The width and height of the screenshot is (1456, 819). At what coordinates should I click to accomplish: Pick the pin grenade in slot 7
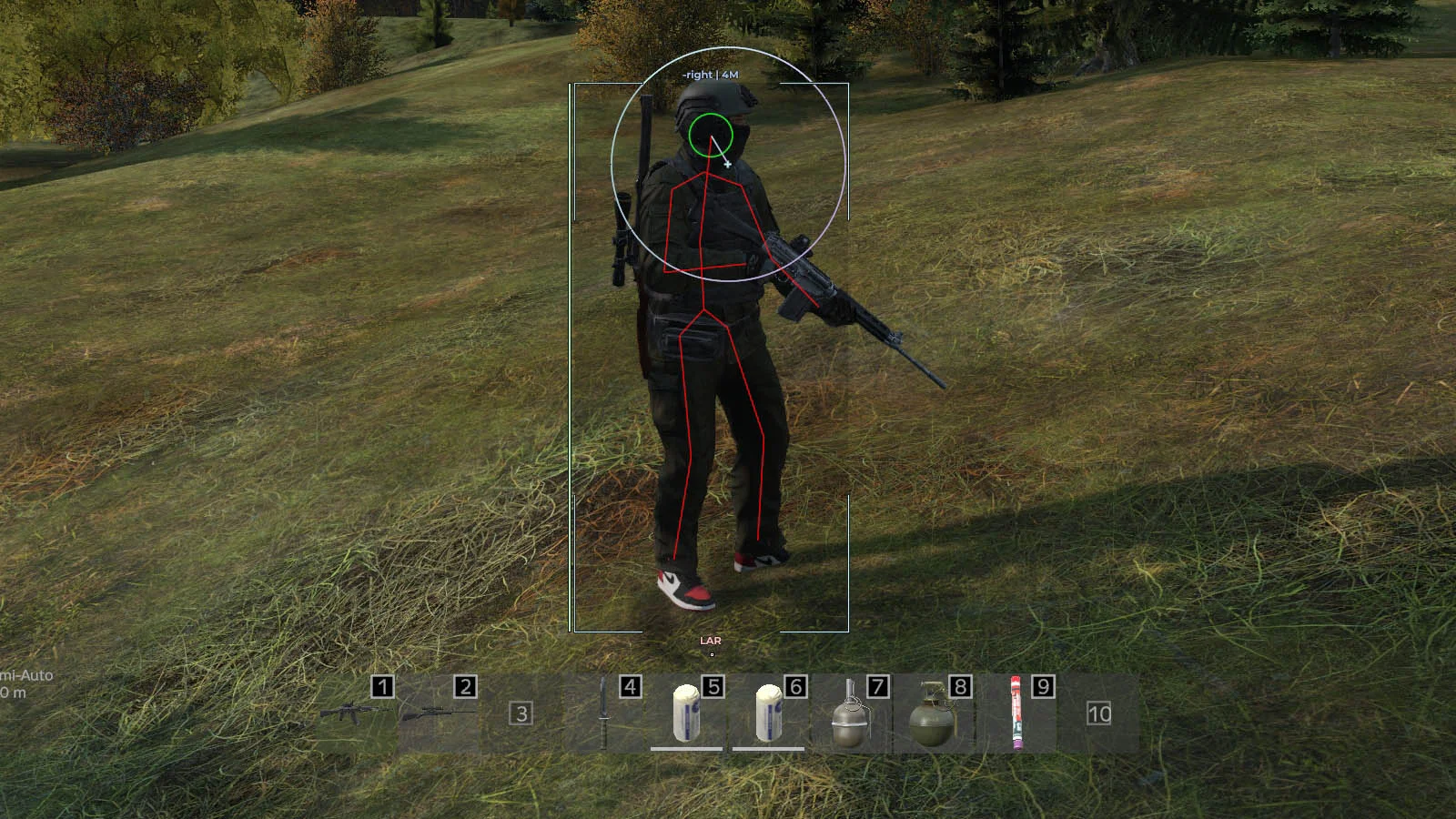click(x=849, y=715)
